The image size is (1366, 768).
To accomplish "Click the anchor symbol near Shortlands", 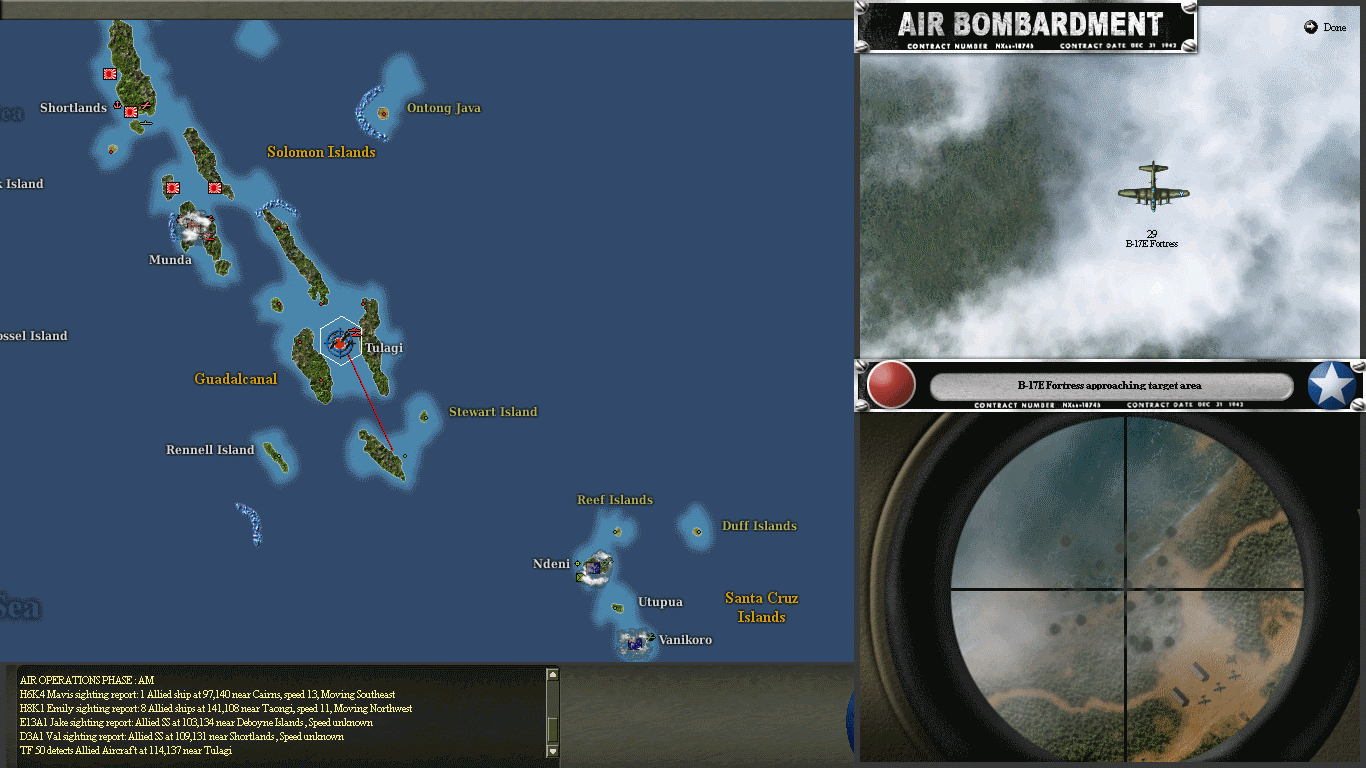I will click(x=117, y=104).
